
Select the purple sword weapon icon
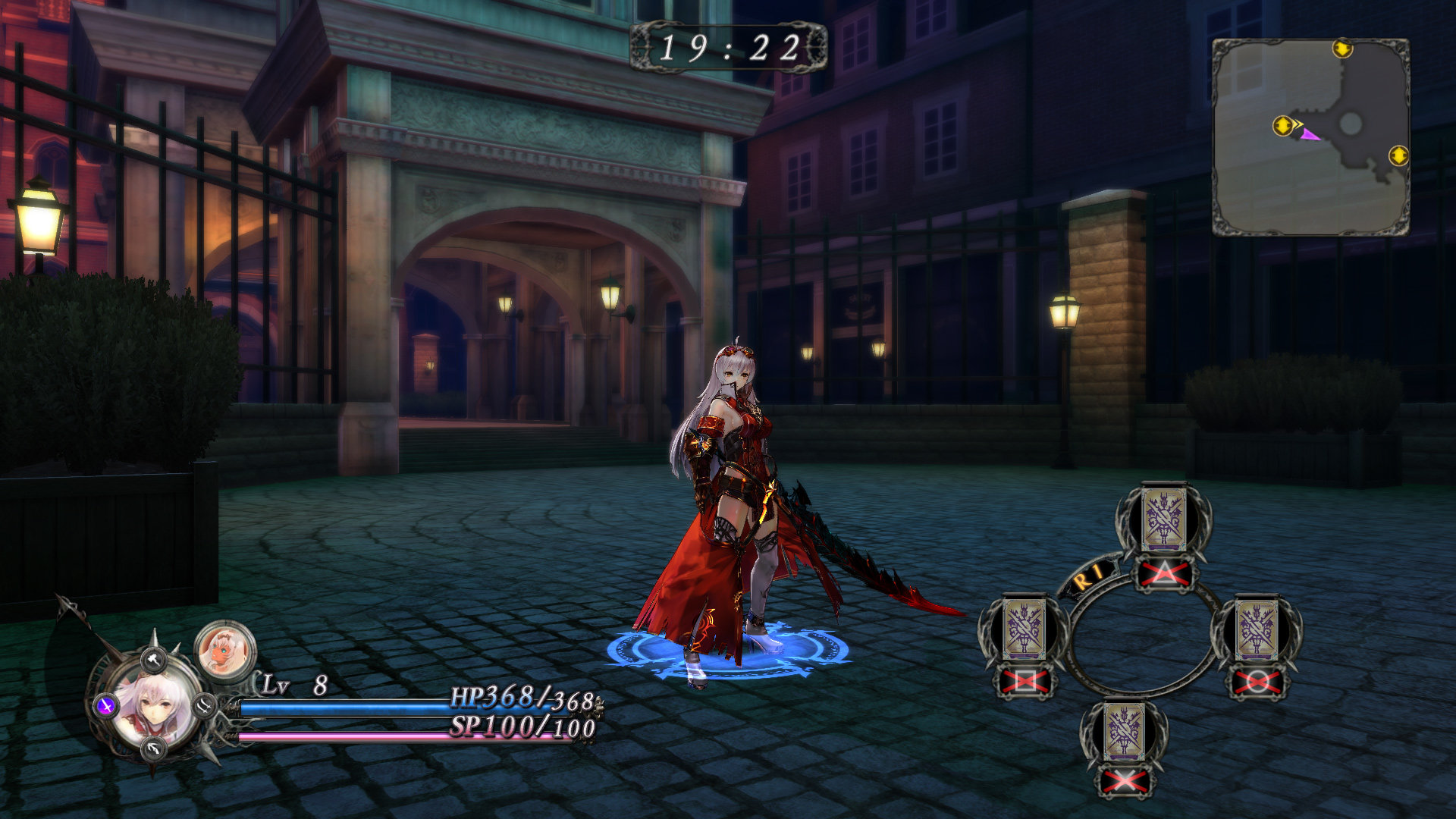[x=106, y=706]
